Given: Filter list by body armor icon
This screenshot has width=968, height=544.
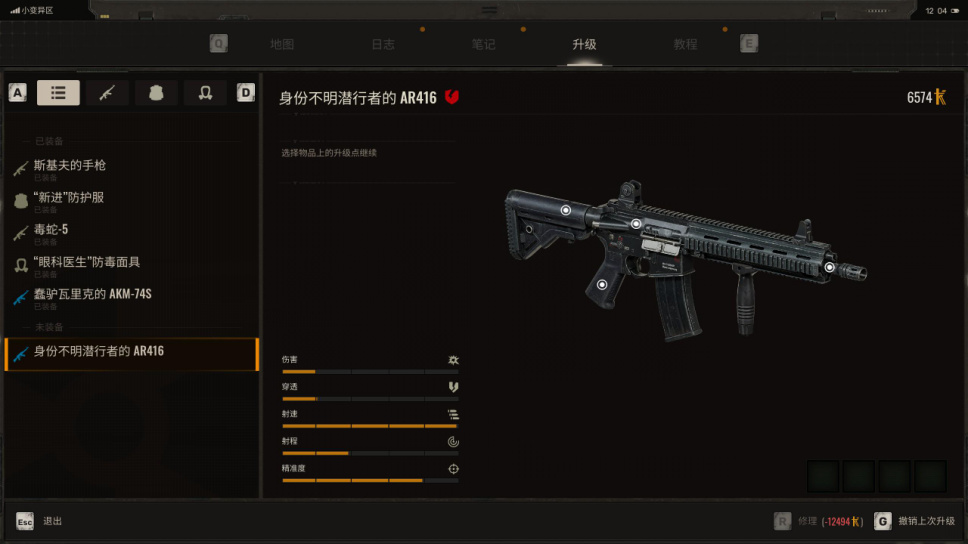Looking at the screenshot, I should click(x=156, y=93).
